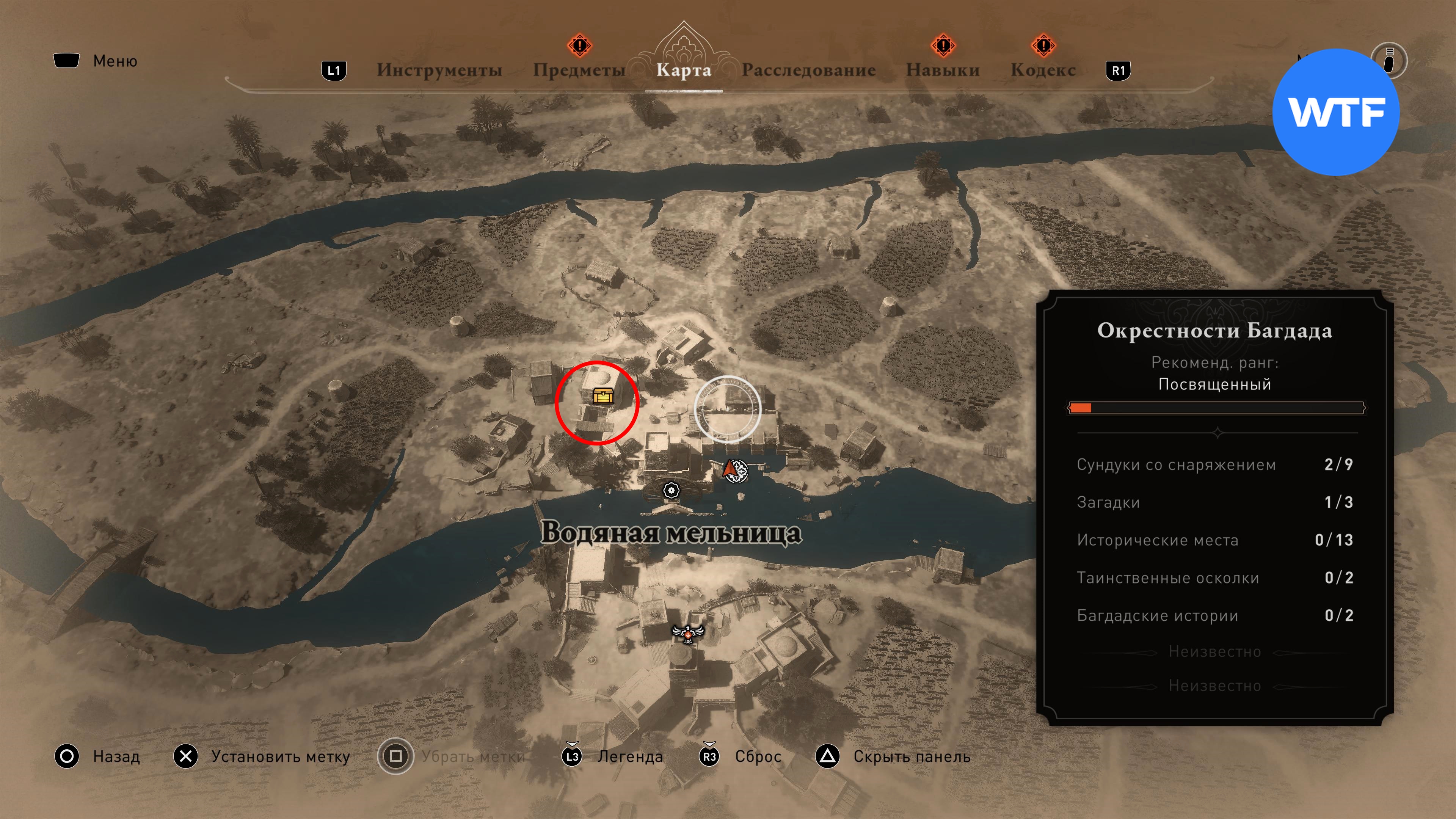This screenshot has height=819, width=1456.
Task: Click the blue WTF overlay logo
Action: click(1335, 112)
